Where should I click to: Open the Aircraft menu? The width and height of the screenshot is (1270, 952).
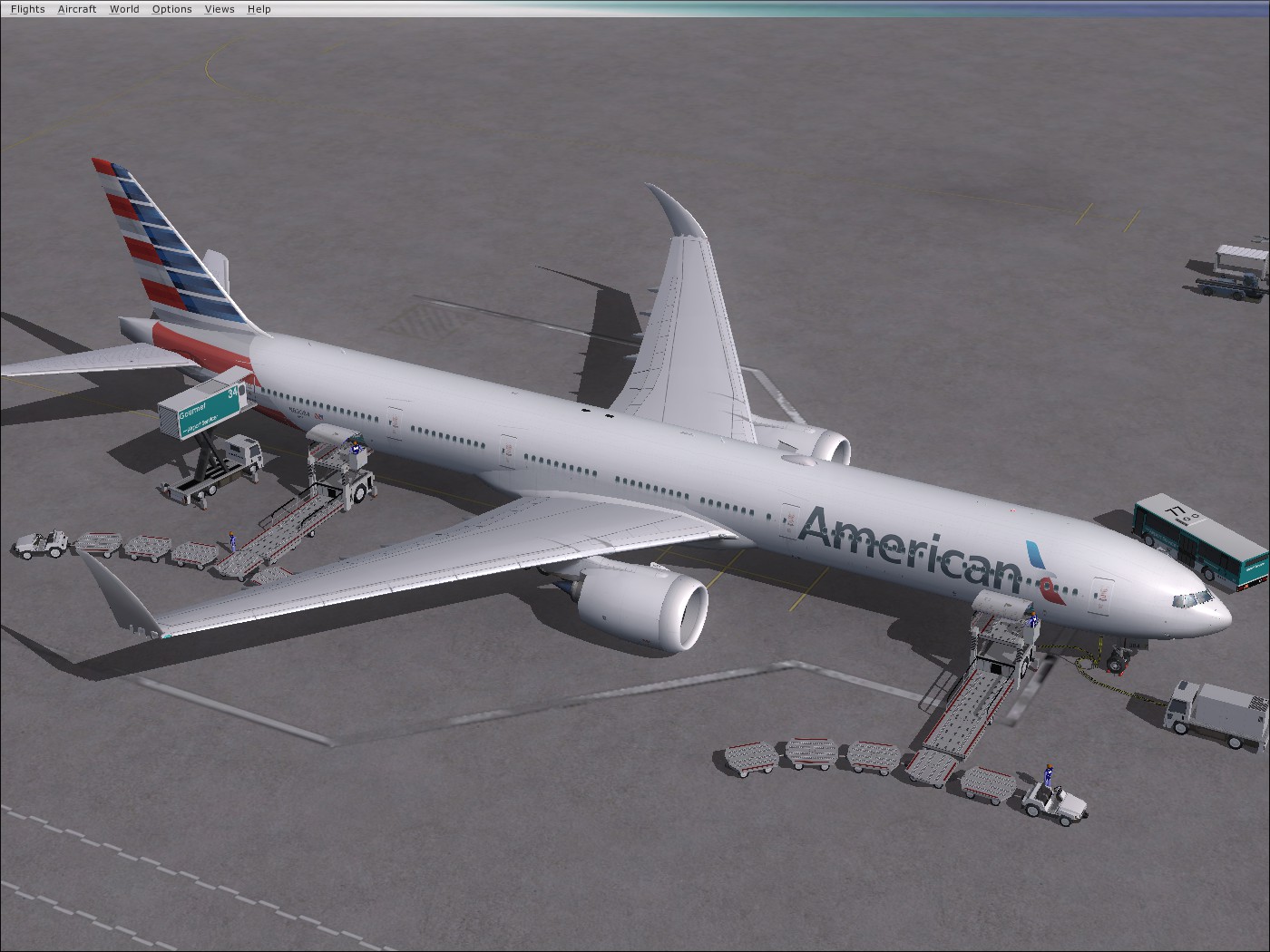(x=76, y=8)
